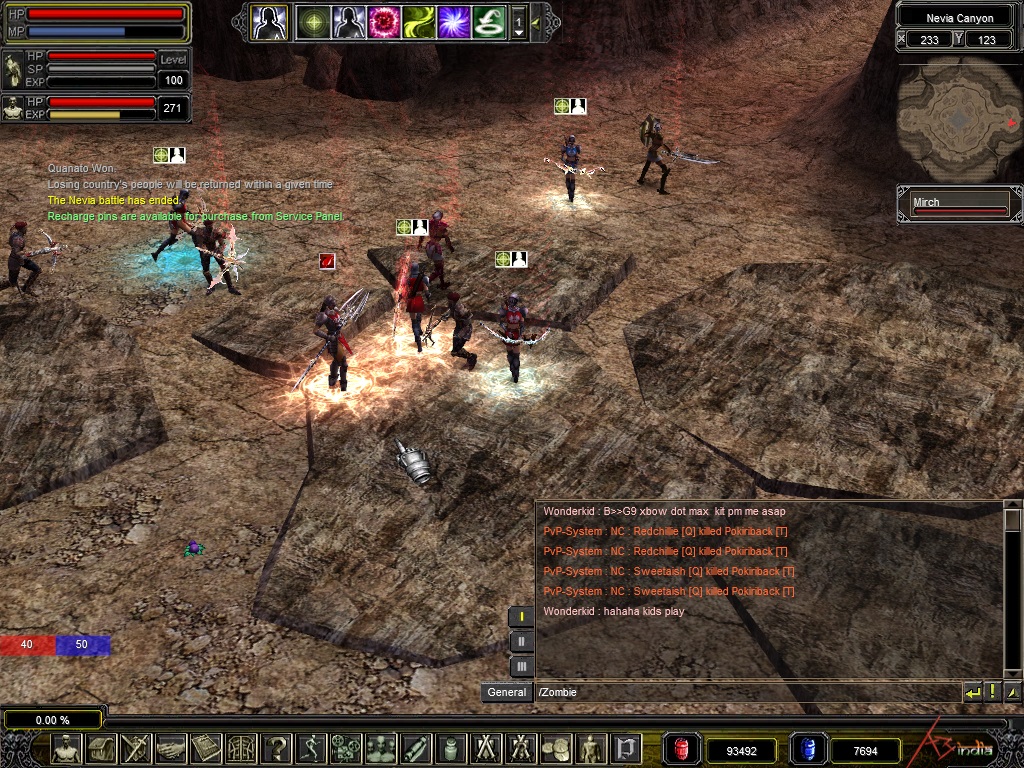Open the question mark help menu
The height and width of the screenshot is (768, 1024).
click(x=277, y=747)
